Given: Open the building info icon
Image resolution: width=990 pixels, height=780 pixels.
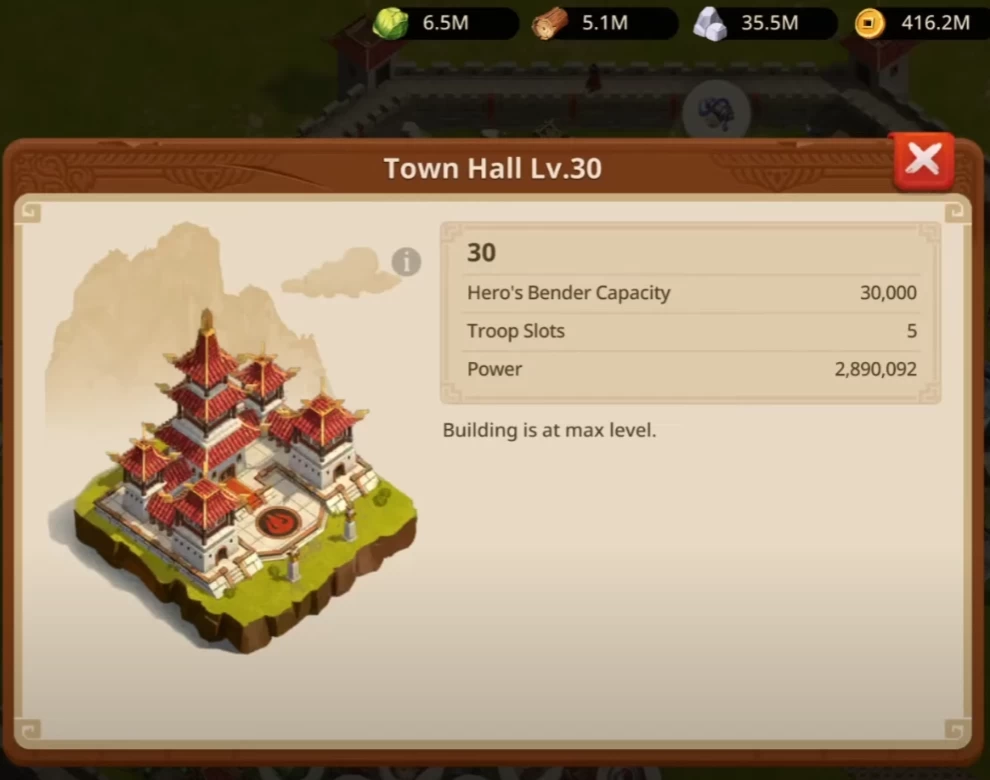Looking at the screenshot, I should pos(406,262).
